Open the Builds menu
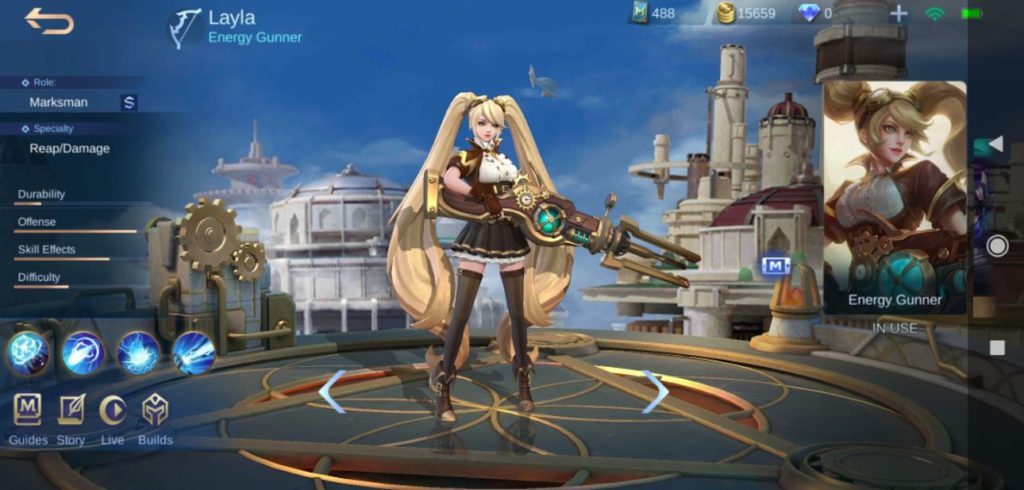Screen dimensions: 1024x490 [x=155, y=410]
